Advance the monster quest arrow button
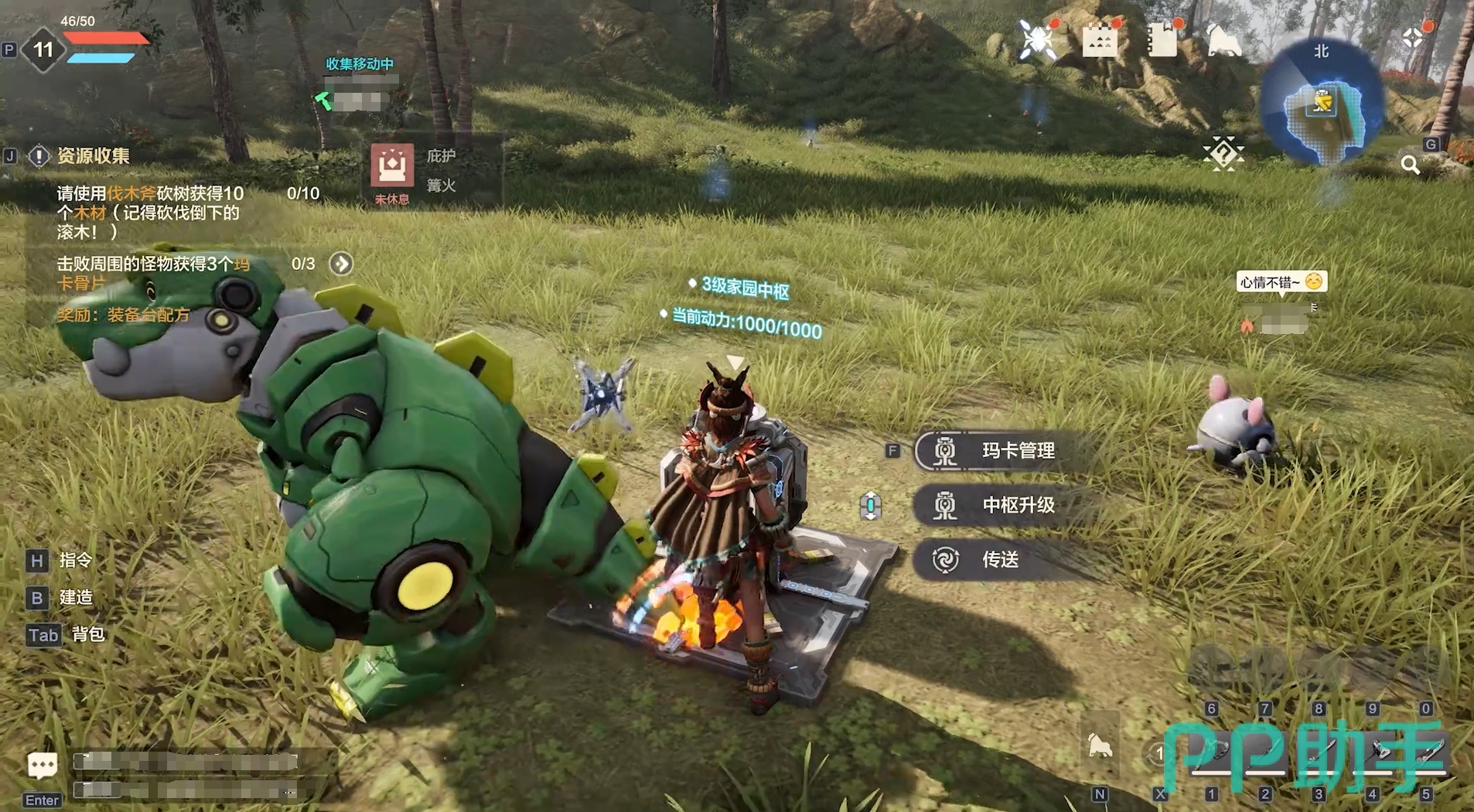Image resolution: width=1474 pixels, height=812 pixels. click(341, 264)
